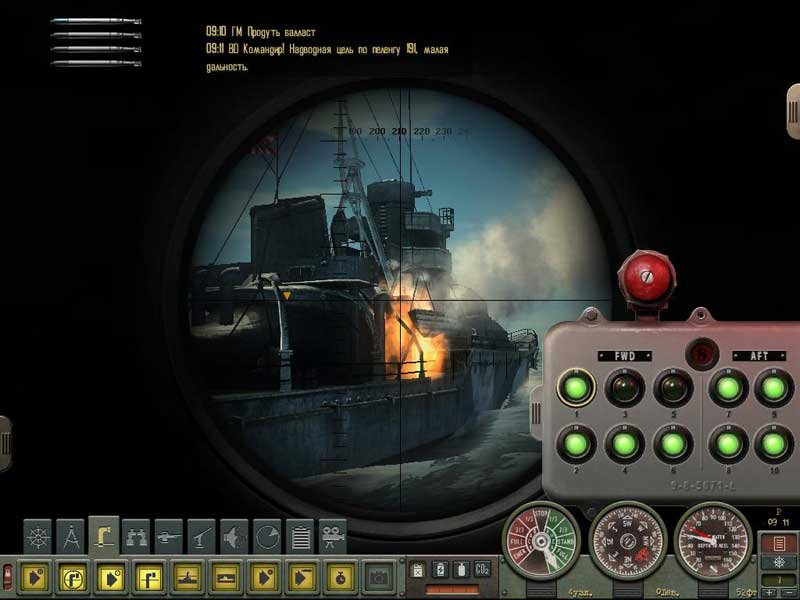Click the greyed camera snapshot button

coord(378,577)
